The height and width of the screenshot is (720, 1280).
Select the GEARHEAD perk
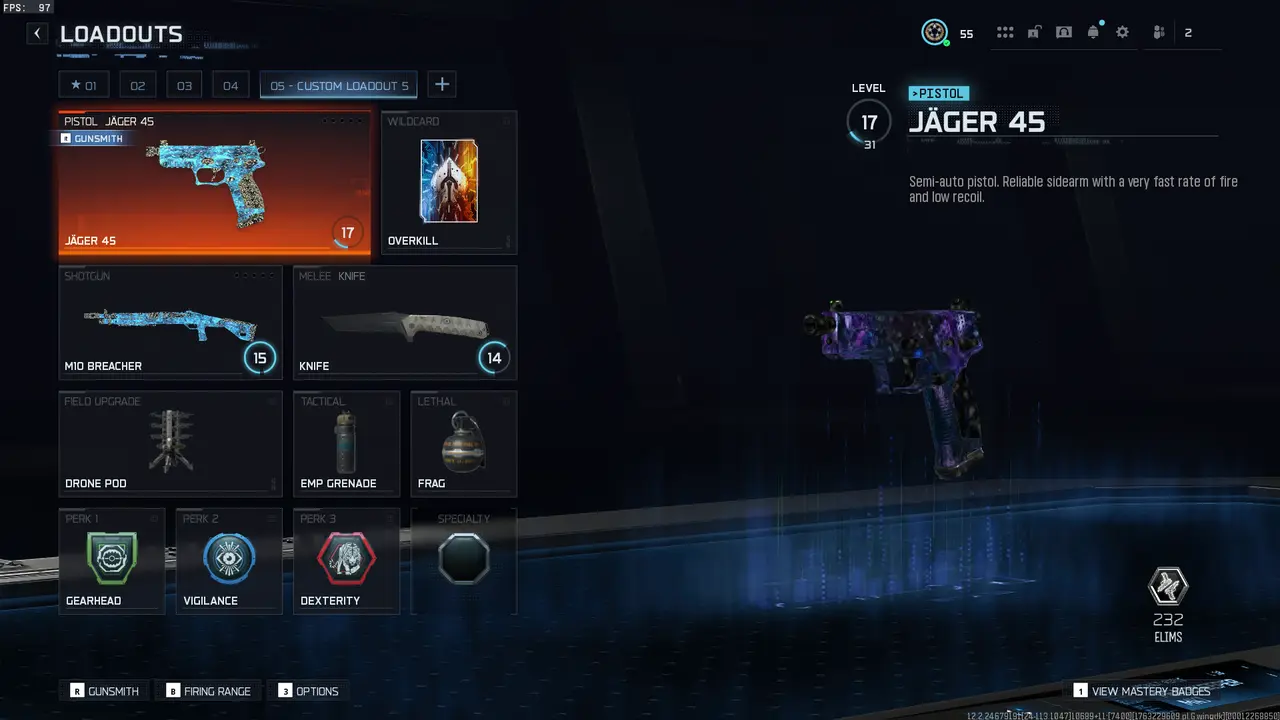(111, 560)
